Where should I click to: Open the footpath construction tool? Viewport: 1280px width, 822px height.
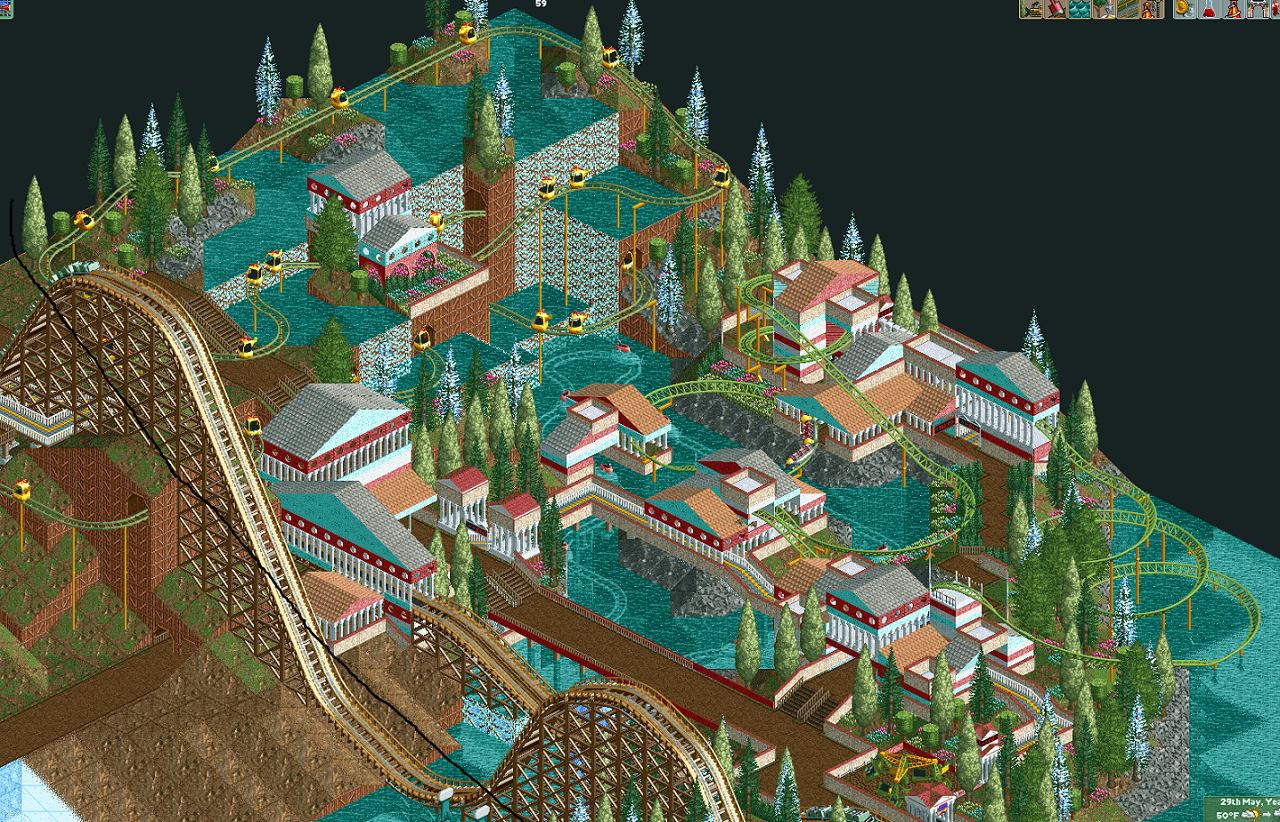click(x=1127, y=9)
